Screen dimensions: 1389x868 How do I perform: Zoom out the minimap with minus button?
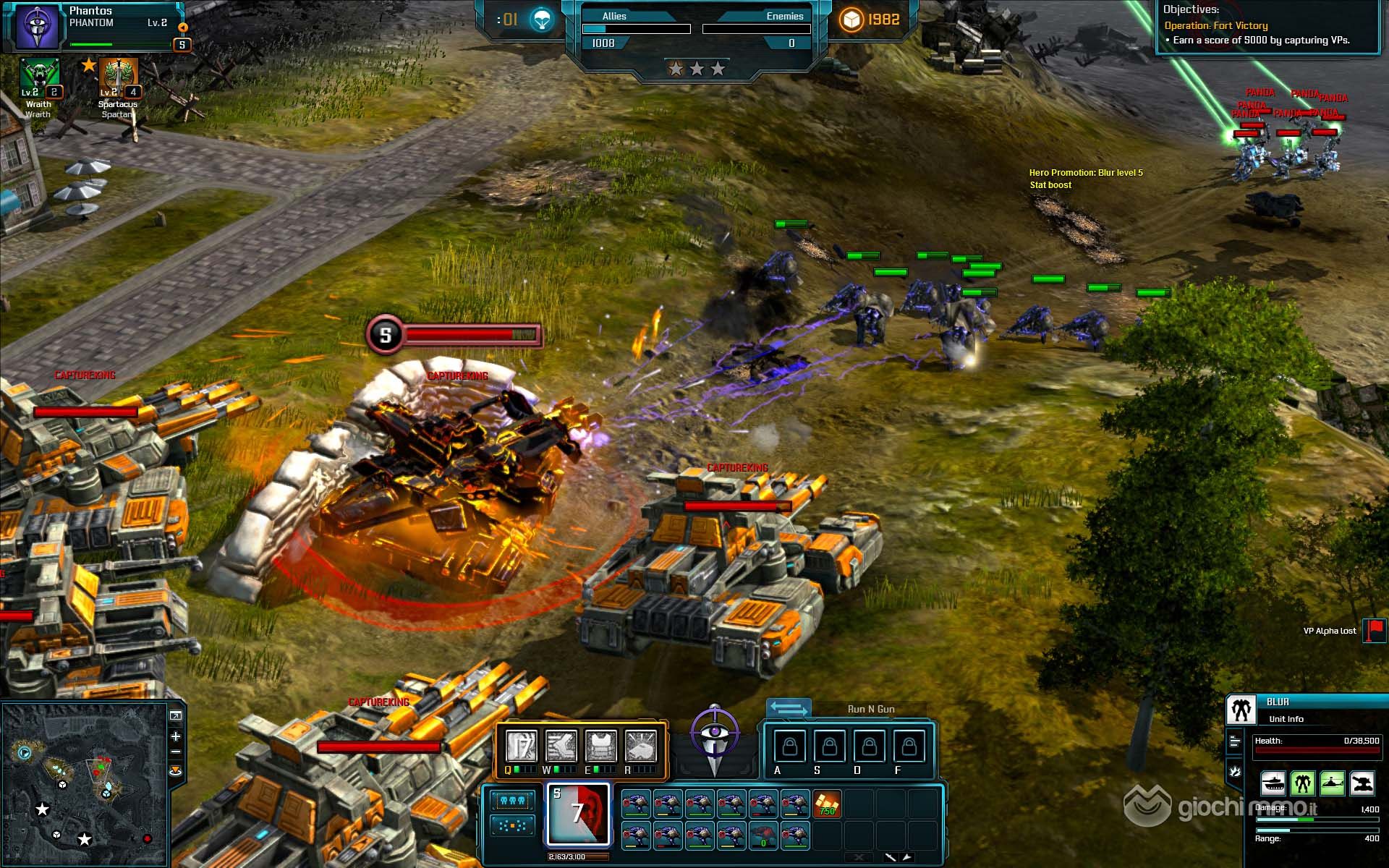coord(176,752)
